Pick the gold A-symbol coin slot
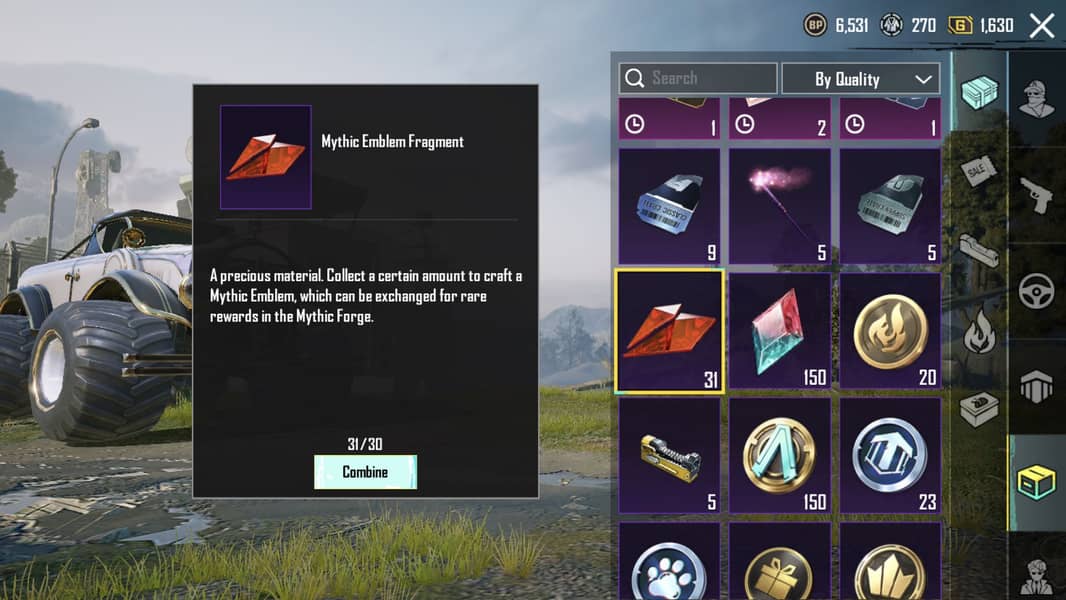This screenshot has width=1066, height=600. coord(779,456)
